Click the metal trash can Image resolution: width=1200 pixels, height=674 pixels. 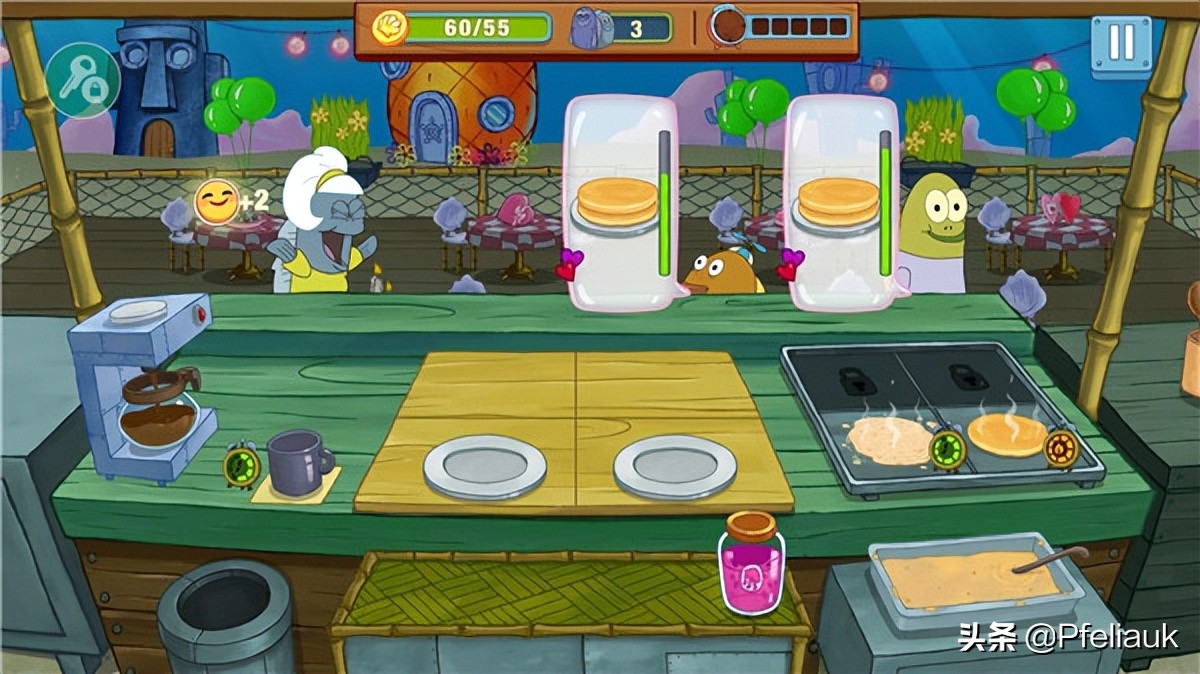click(x=225, y=615)
